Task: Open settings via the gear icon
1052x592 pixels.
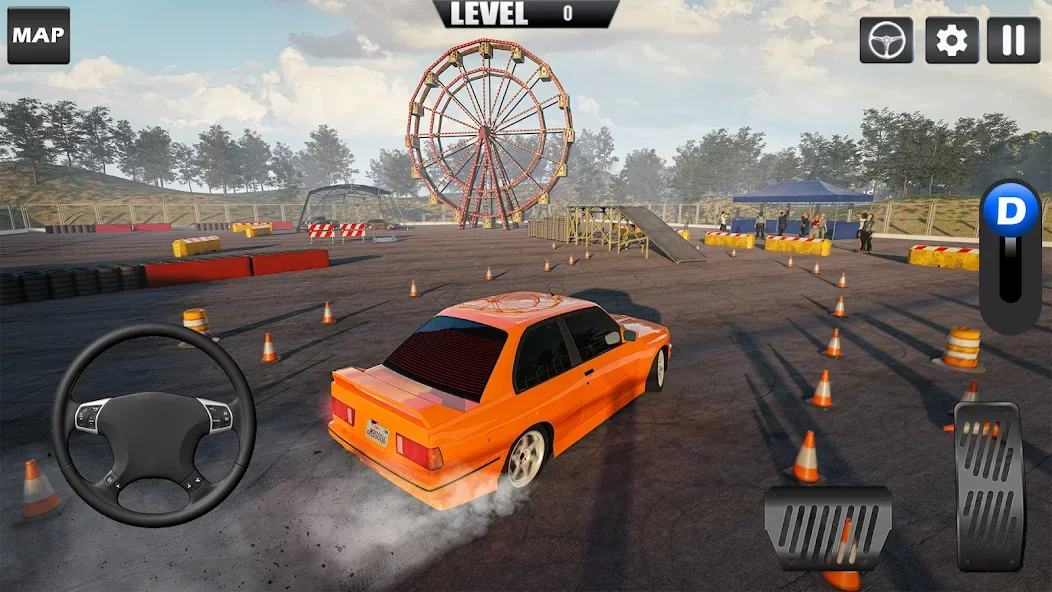Action: 951,40
